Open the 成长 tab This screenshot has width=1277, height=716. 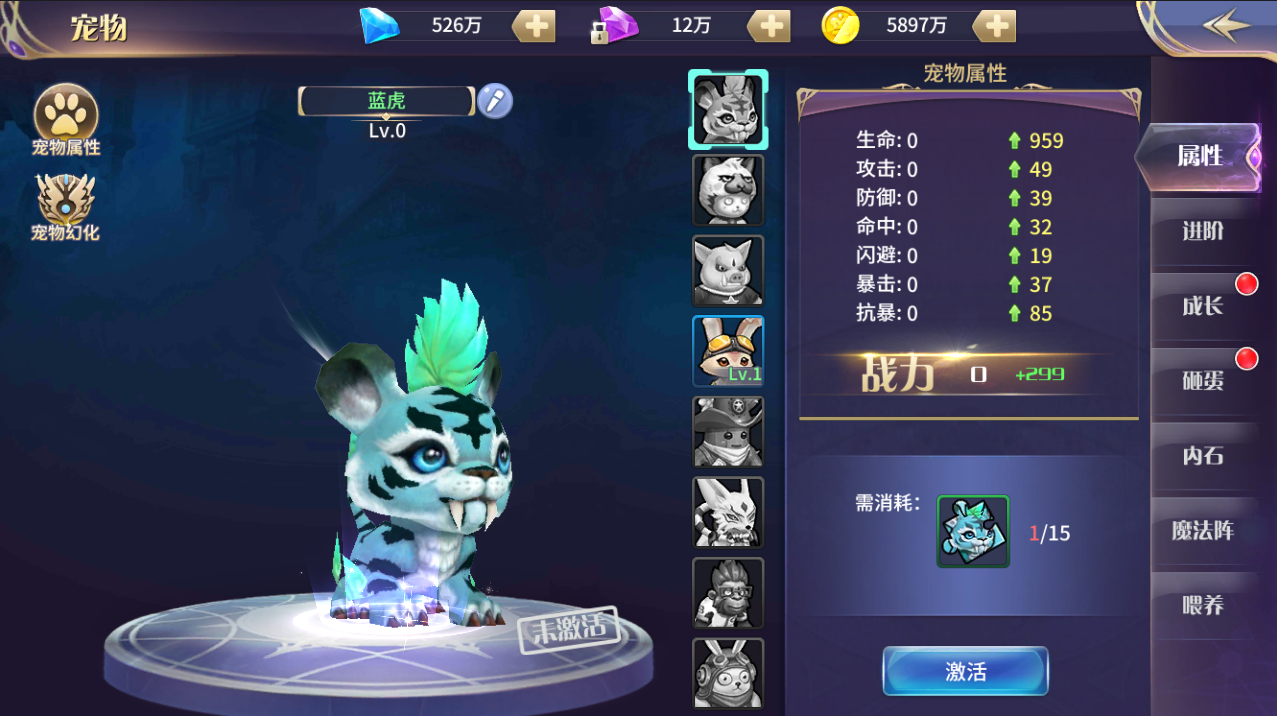(x=1203, y=306)
